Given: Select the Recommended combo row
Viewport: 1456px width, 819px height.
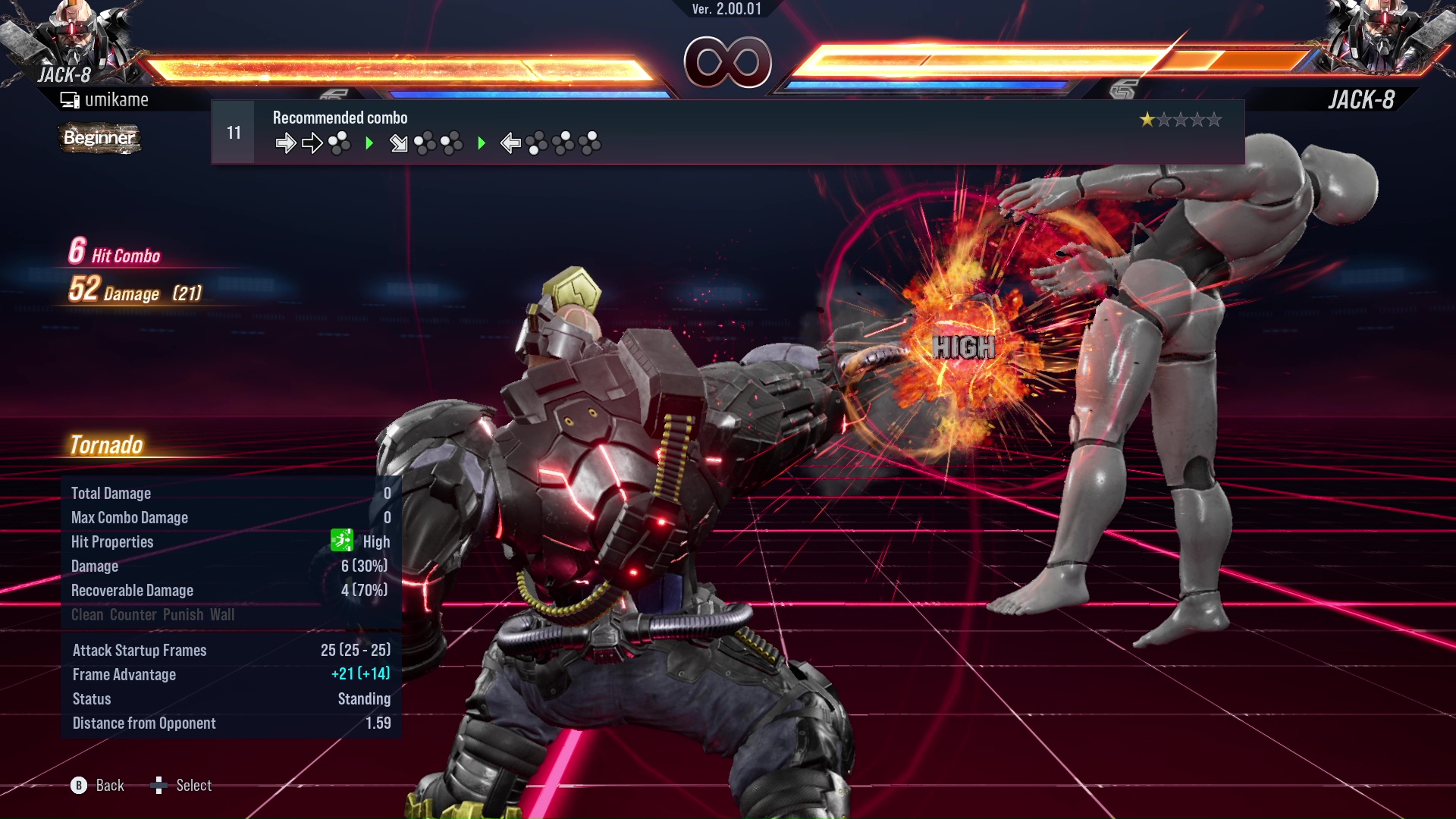Looking at the screenshot, I should pos(726,133).
